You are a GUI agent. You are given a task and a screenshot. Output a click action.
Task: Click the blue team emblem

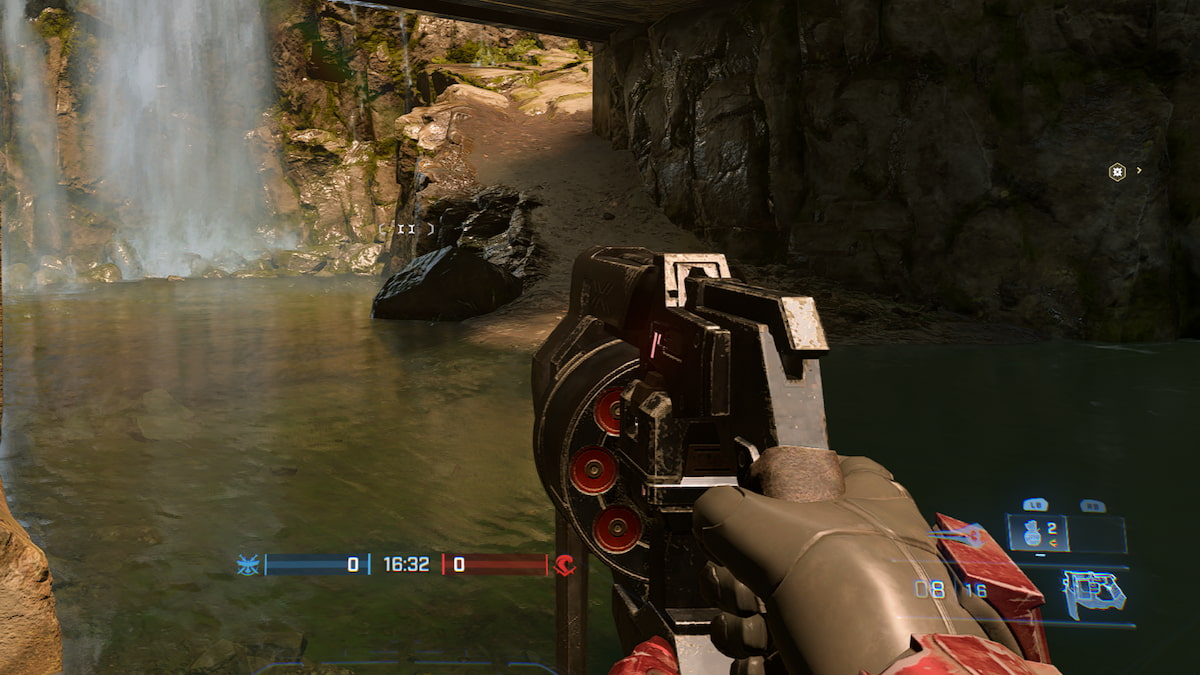(x=246, y=565)
